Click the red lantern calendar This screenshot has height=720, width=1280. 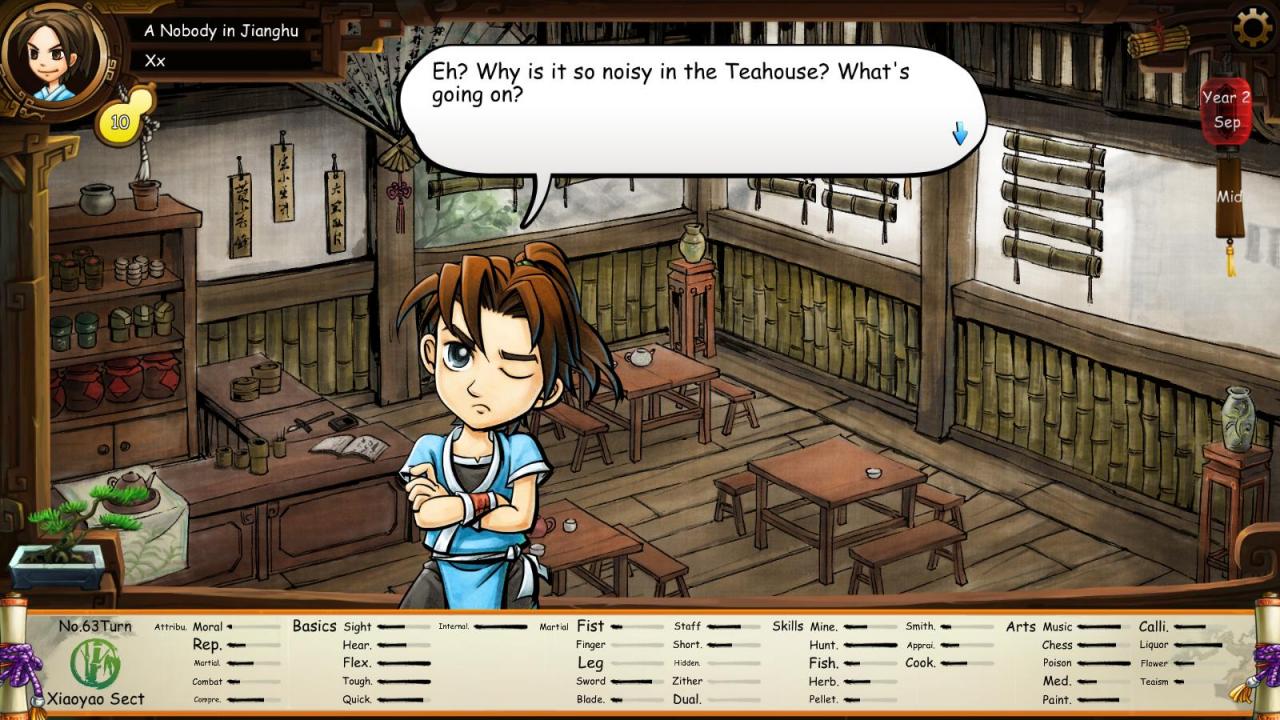[x=1226, y=112]
